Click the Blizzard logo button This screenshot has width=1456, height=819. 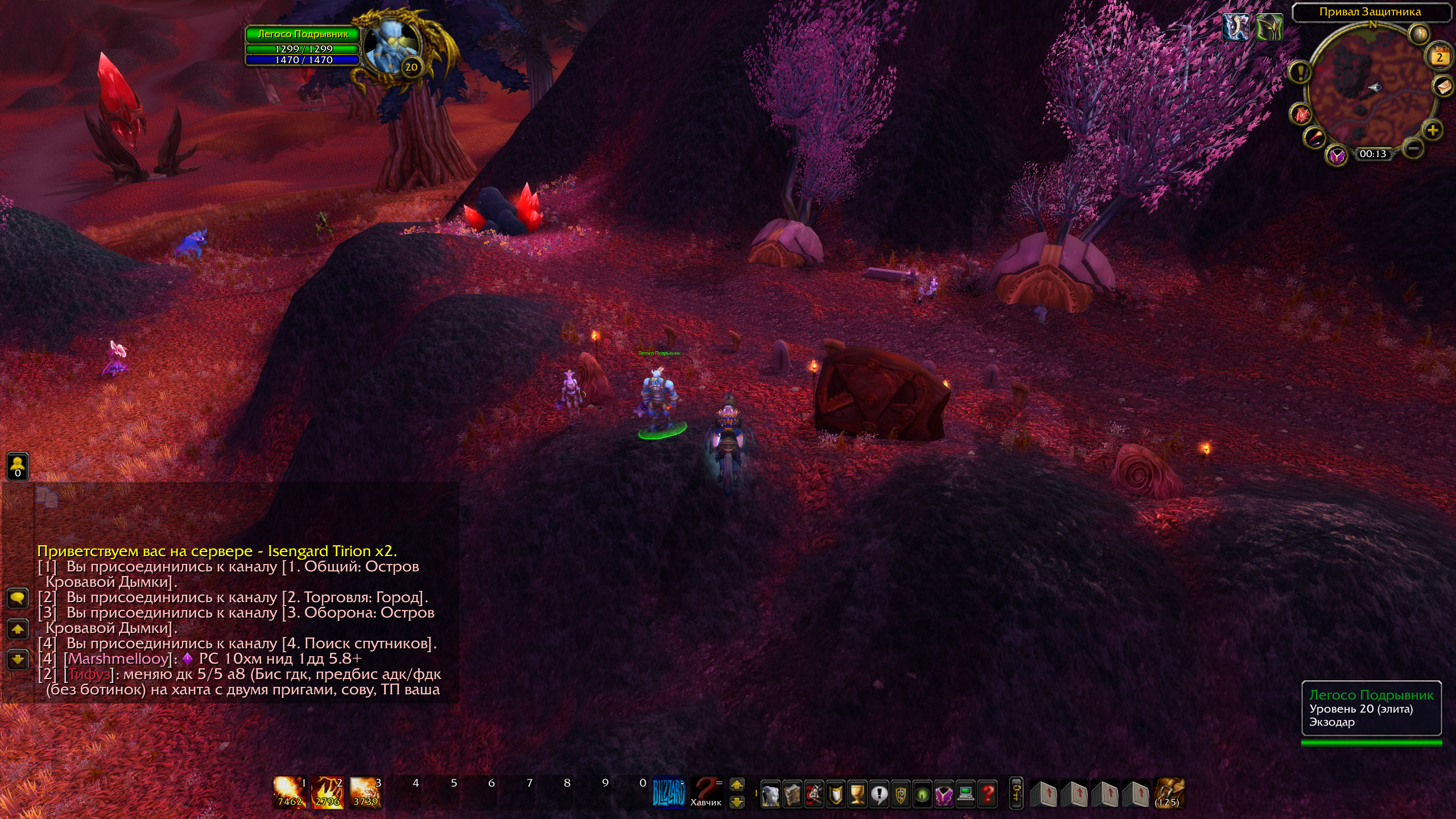[669, 792]
